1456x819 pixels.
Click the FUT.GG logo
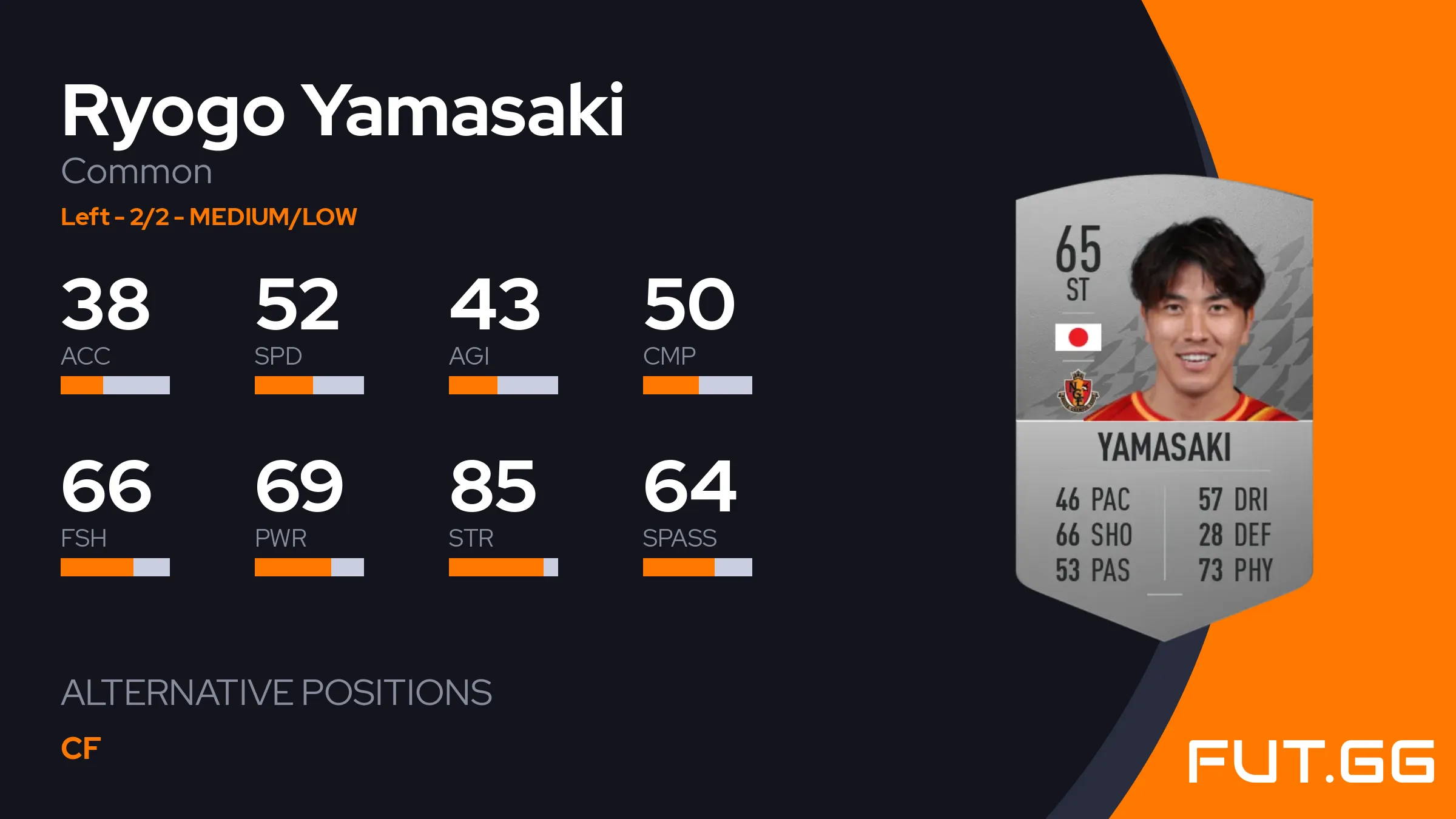1310,761
